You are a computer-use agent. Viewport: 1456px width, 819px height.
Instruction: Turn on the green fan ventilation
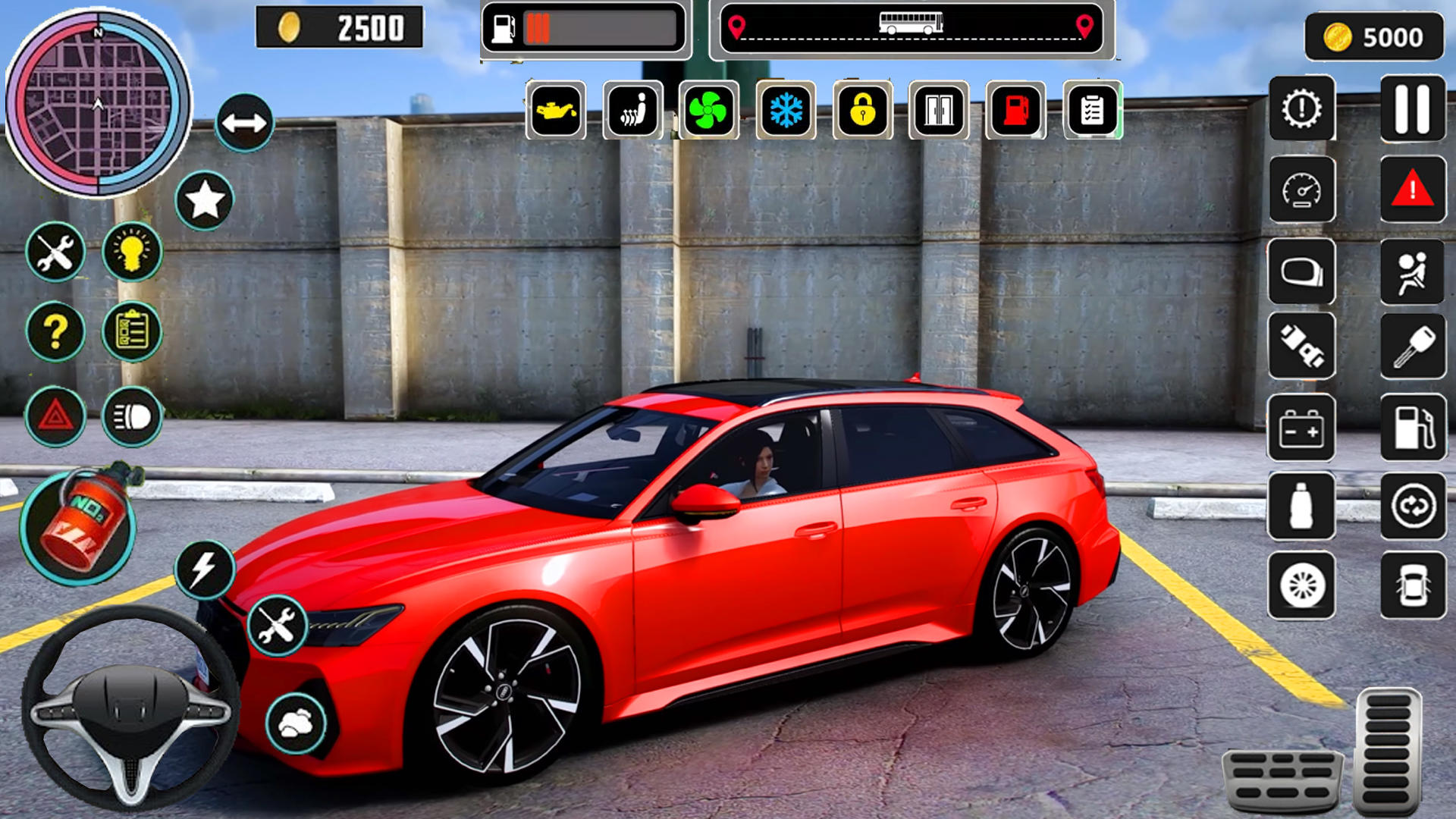(707, 112)
